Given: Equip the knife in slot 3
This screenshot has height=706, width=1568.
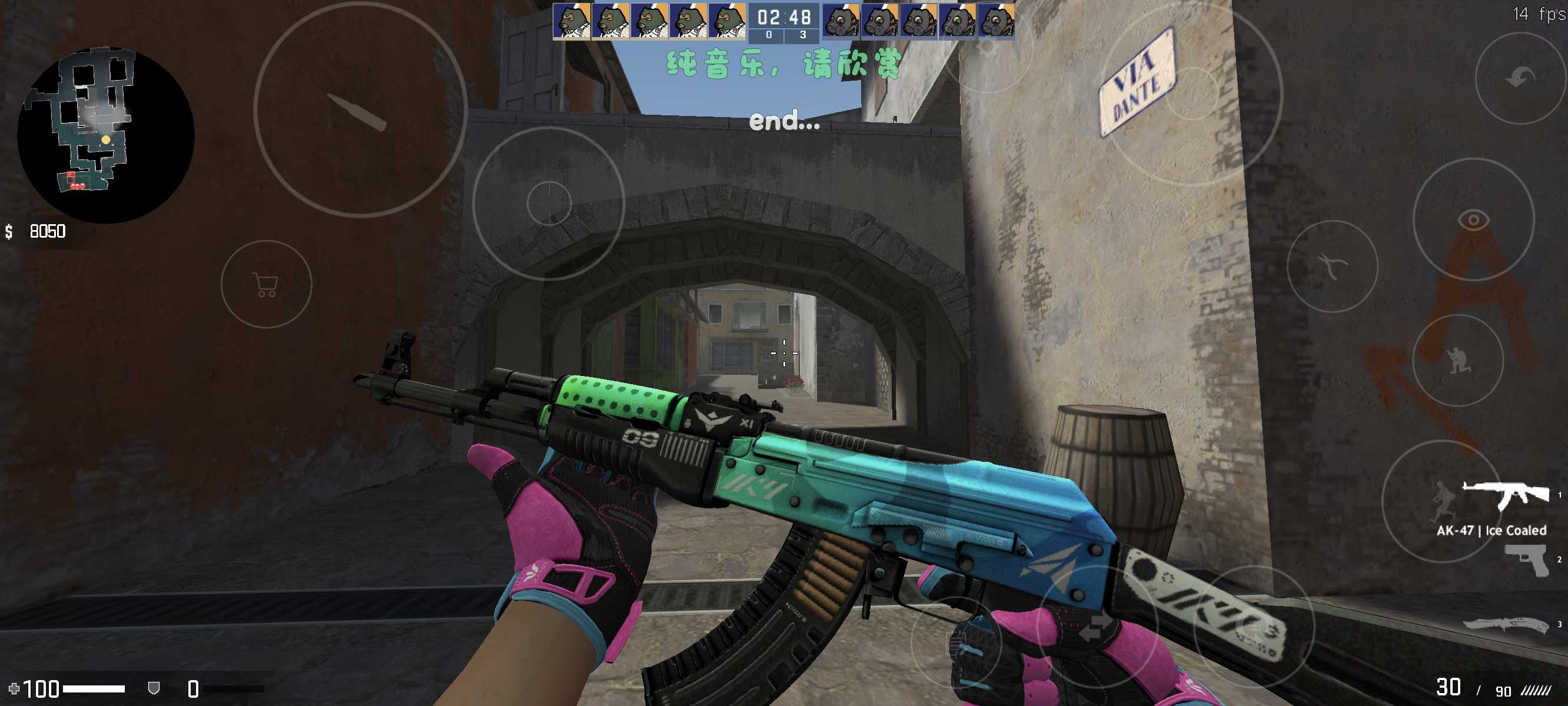Looking at the screenshot, I should pos(1505,625).
